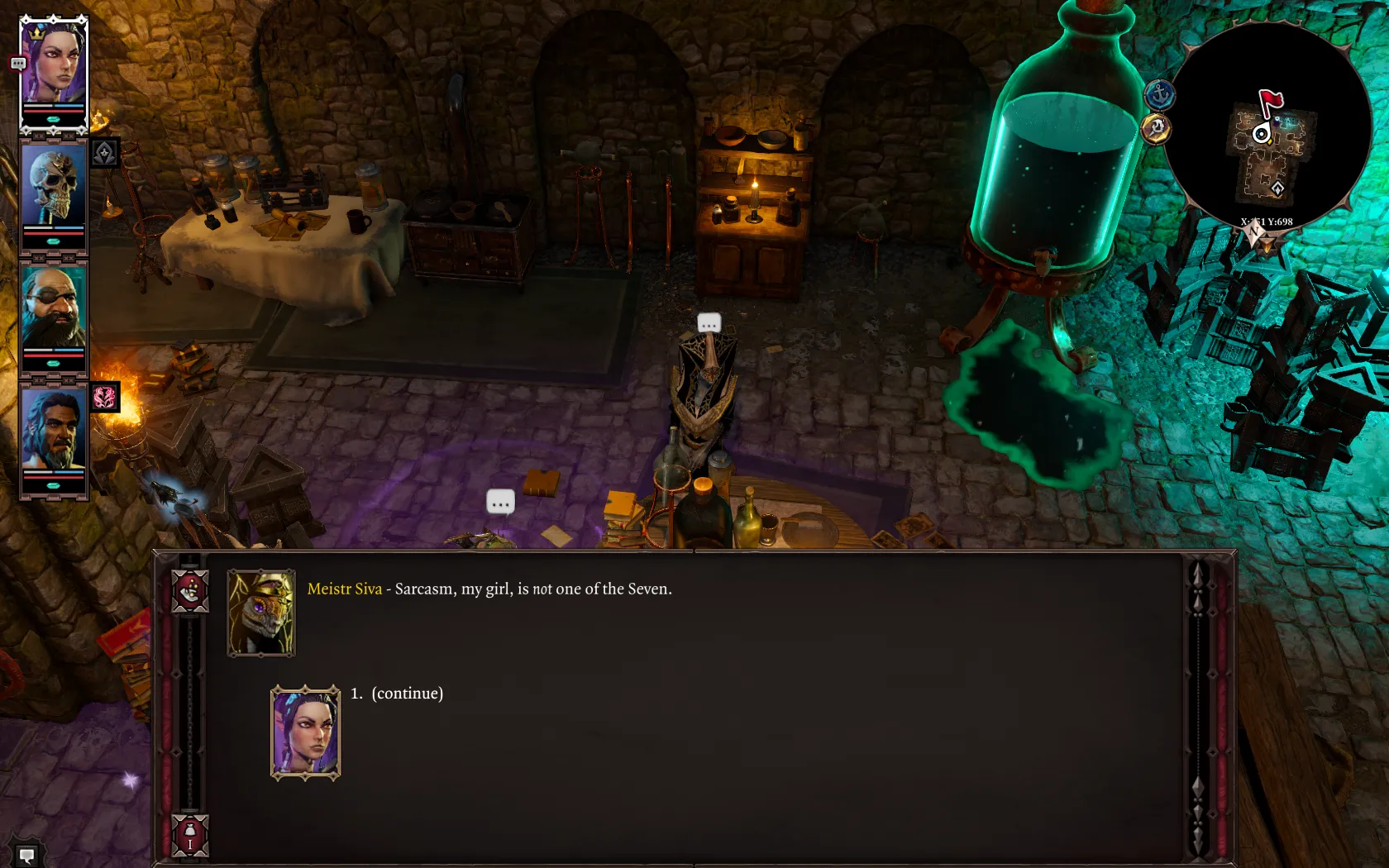Click the red flag marker on minimap

click(x=1270, y=101)
